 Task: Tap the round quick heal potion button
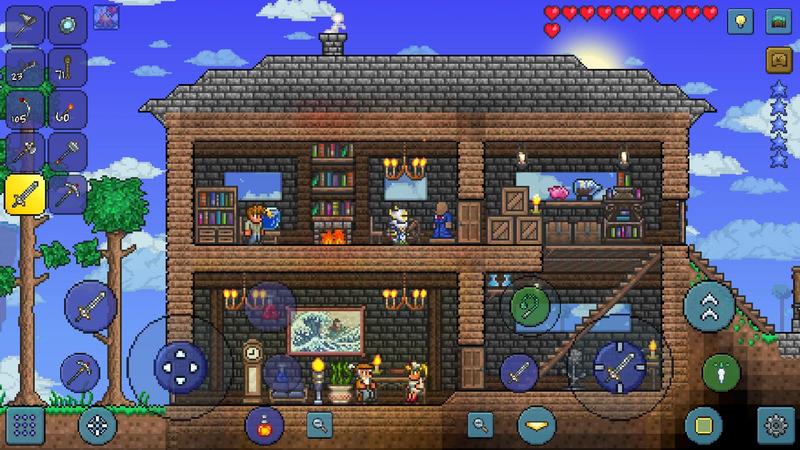click(x=264, y=424)
